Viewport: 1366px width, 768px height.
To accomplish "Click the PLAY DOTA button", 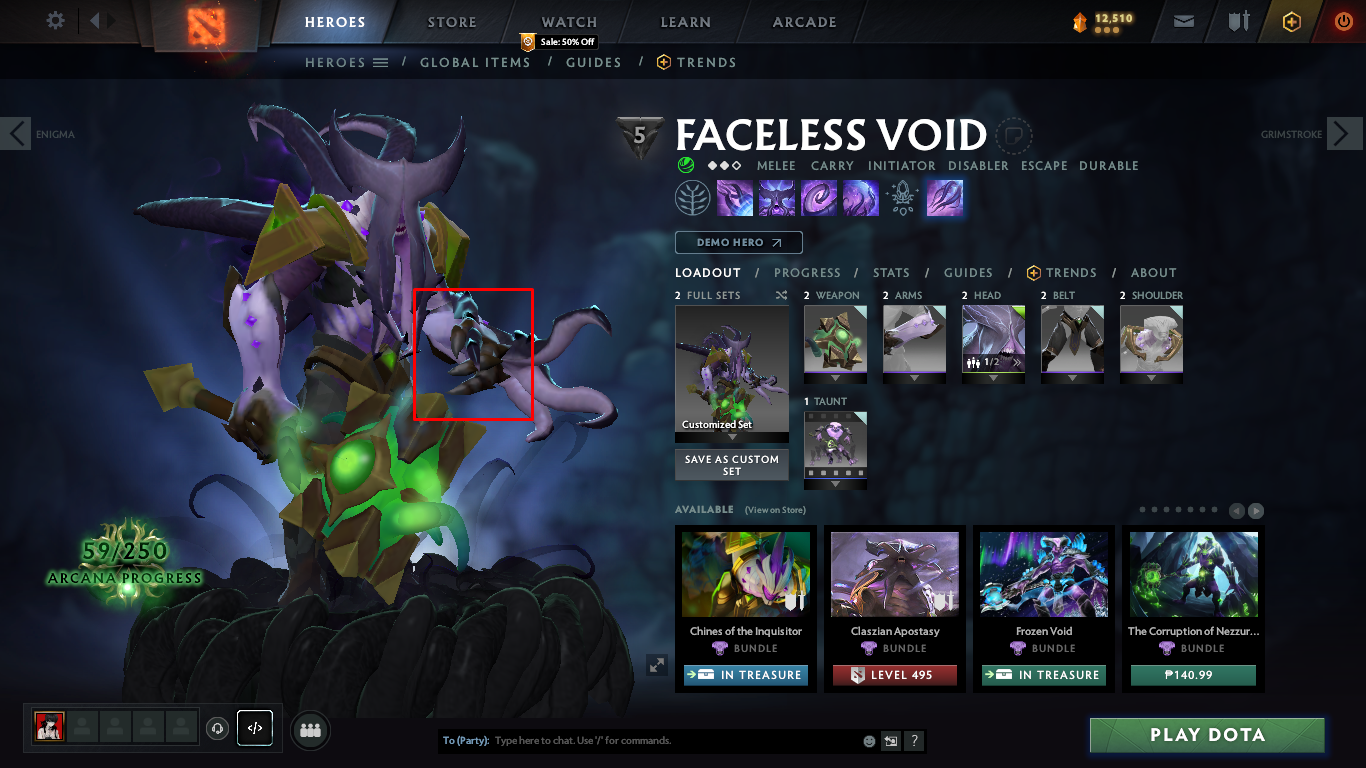I will pyautogui.click(x=1206, y=735).
